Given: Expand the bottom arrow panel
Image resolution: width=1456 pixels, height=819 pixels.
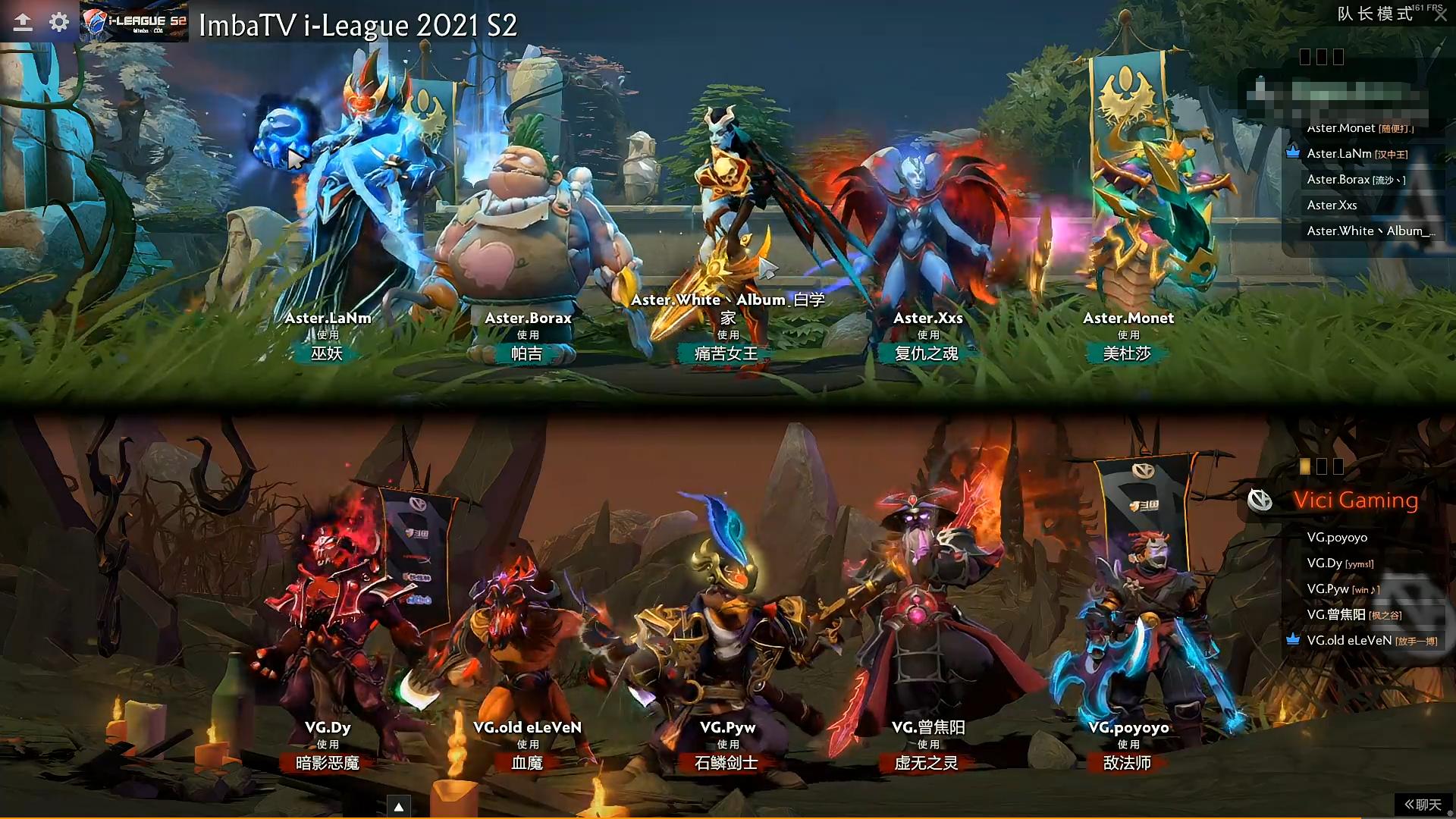Looking at the screenshot, I should point(399,807).
